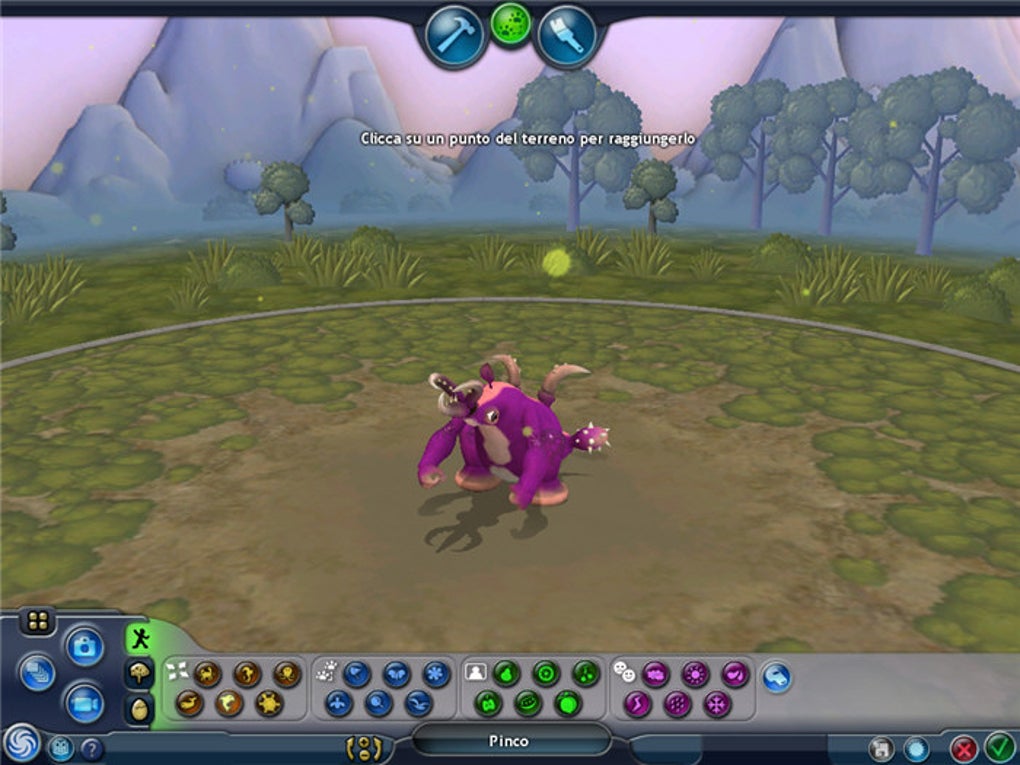Switch to the hammer build mode
1020x765 pixels.
(455, 36)
